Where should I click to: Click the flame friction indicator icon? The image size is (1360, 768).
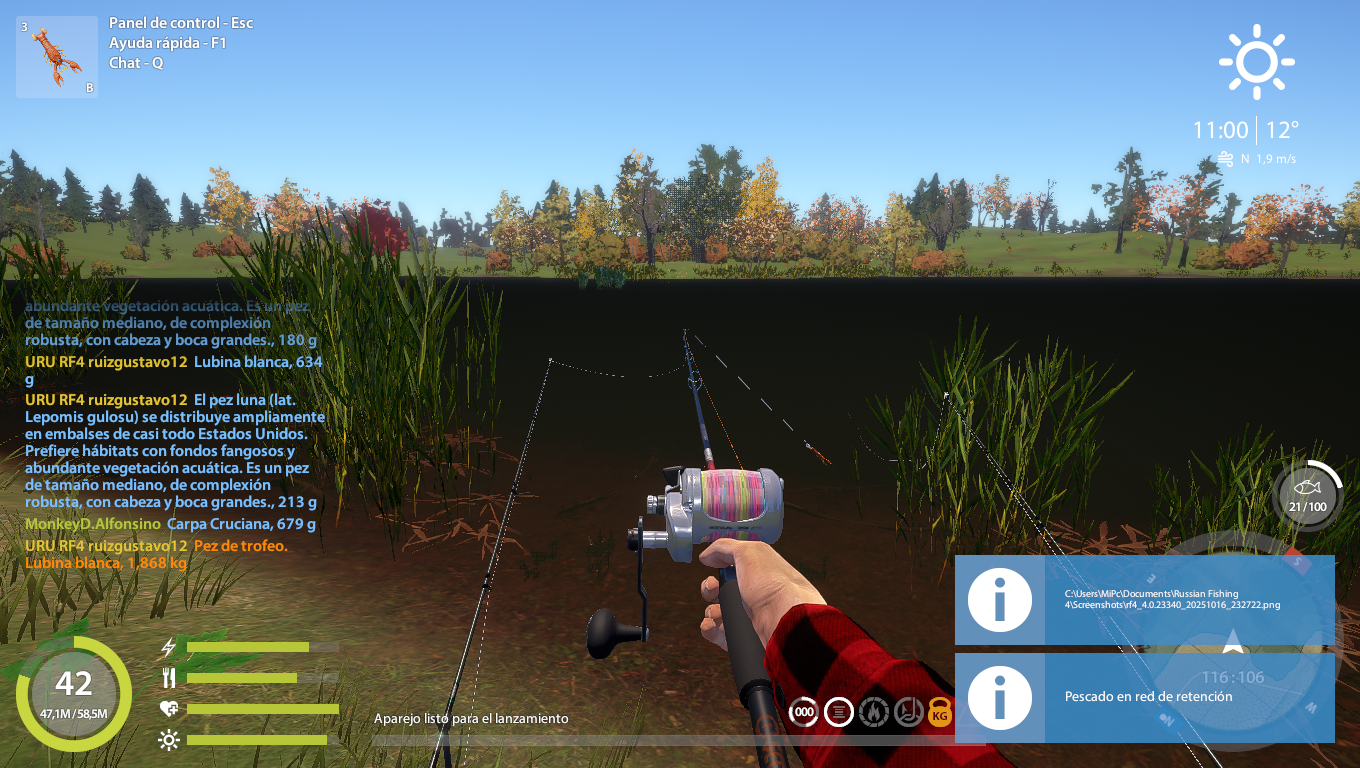click(x=873, y=712)
